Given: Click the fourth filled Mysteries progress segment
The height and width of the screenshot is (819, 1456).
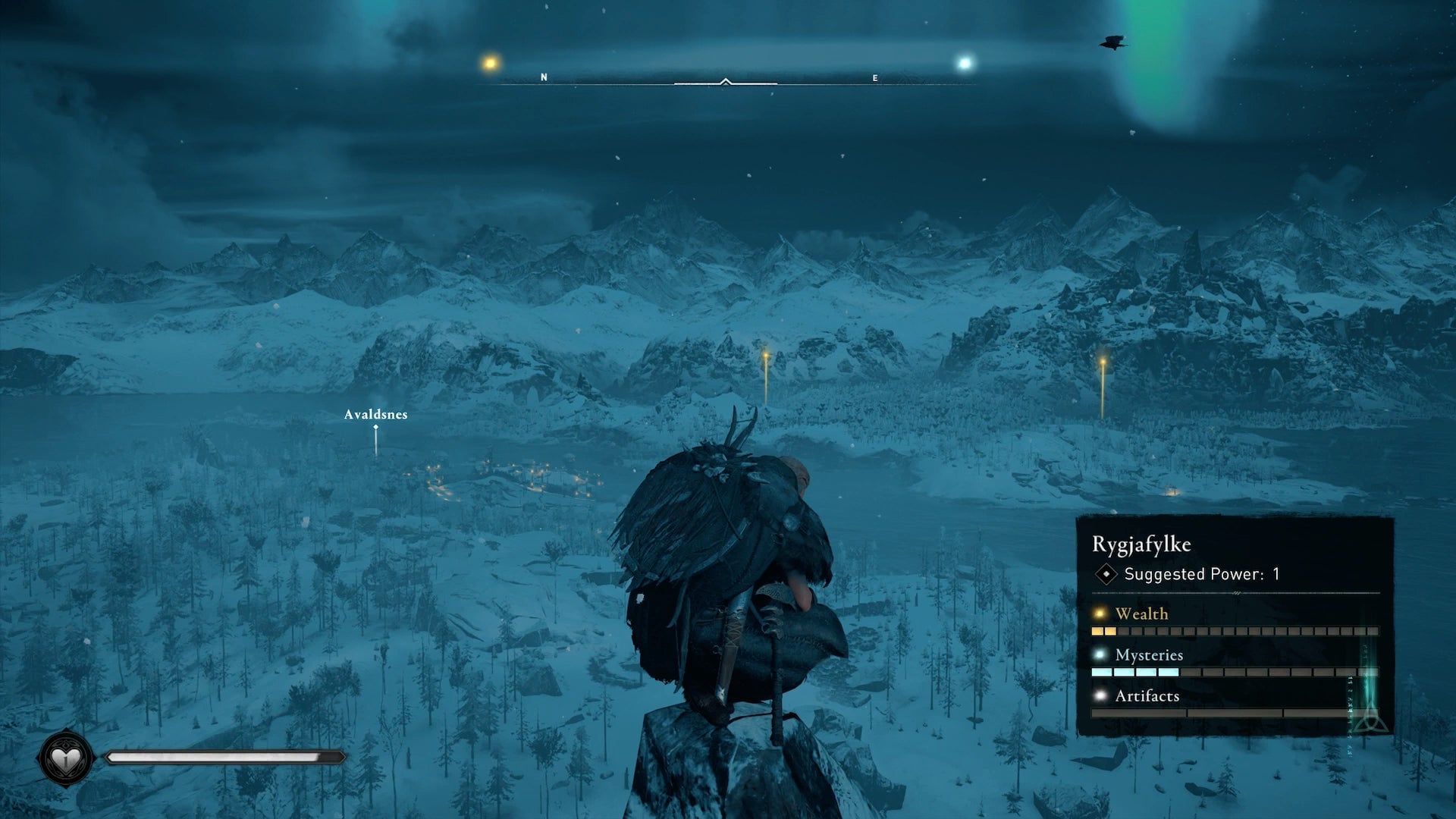Looking at the screenshot, I should 1169,672.
